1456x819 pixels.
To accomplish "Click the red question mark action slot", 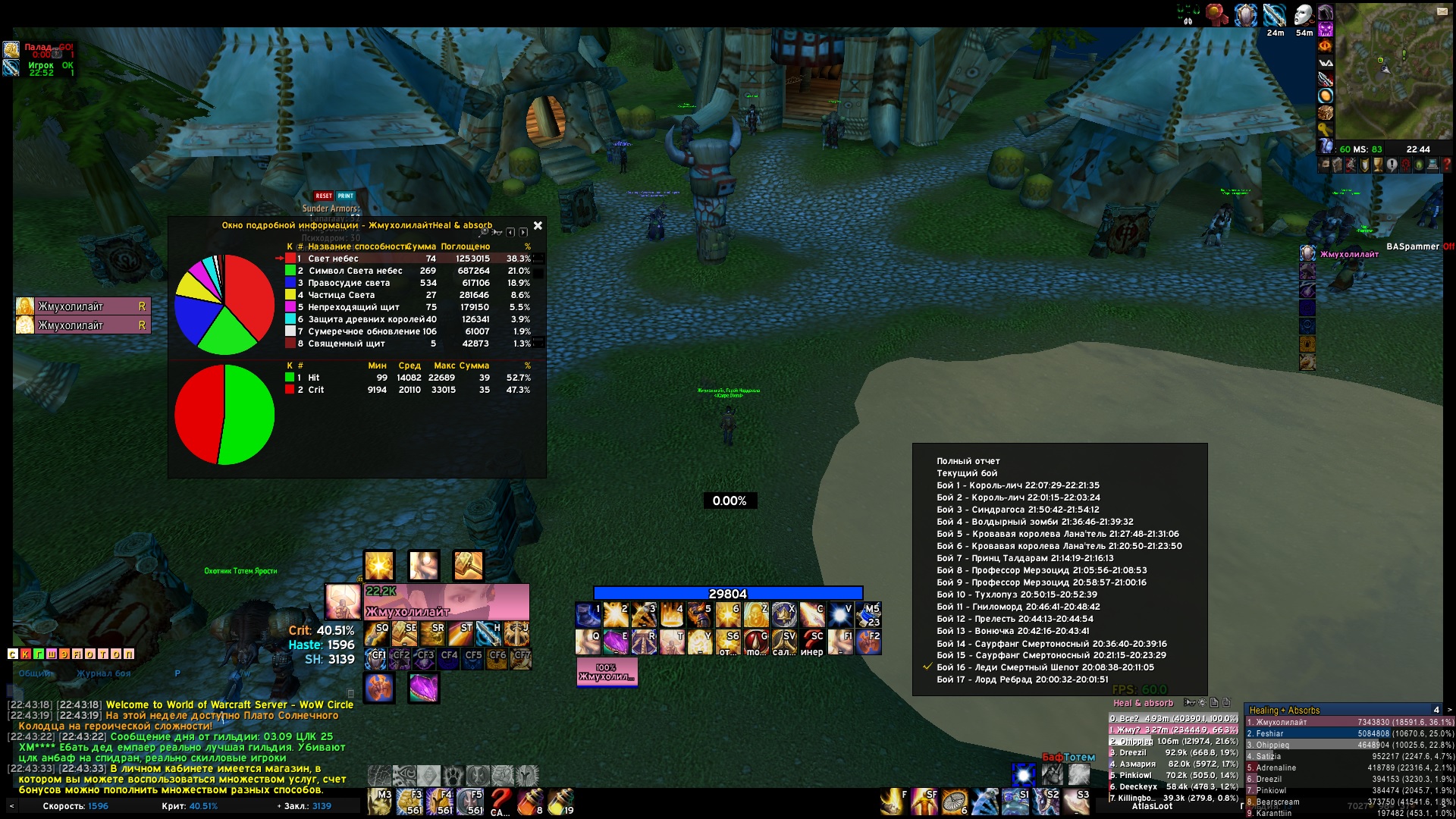I will [x=500, y=801].
